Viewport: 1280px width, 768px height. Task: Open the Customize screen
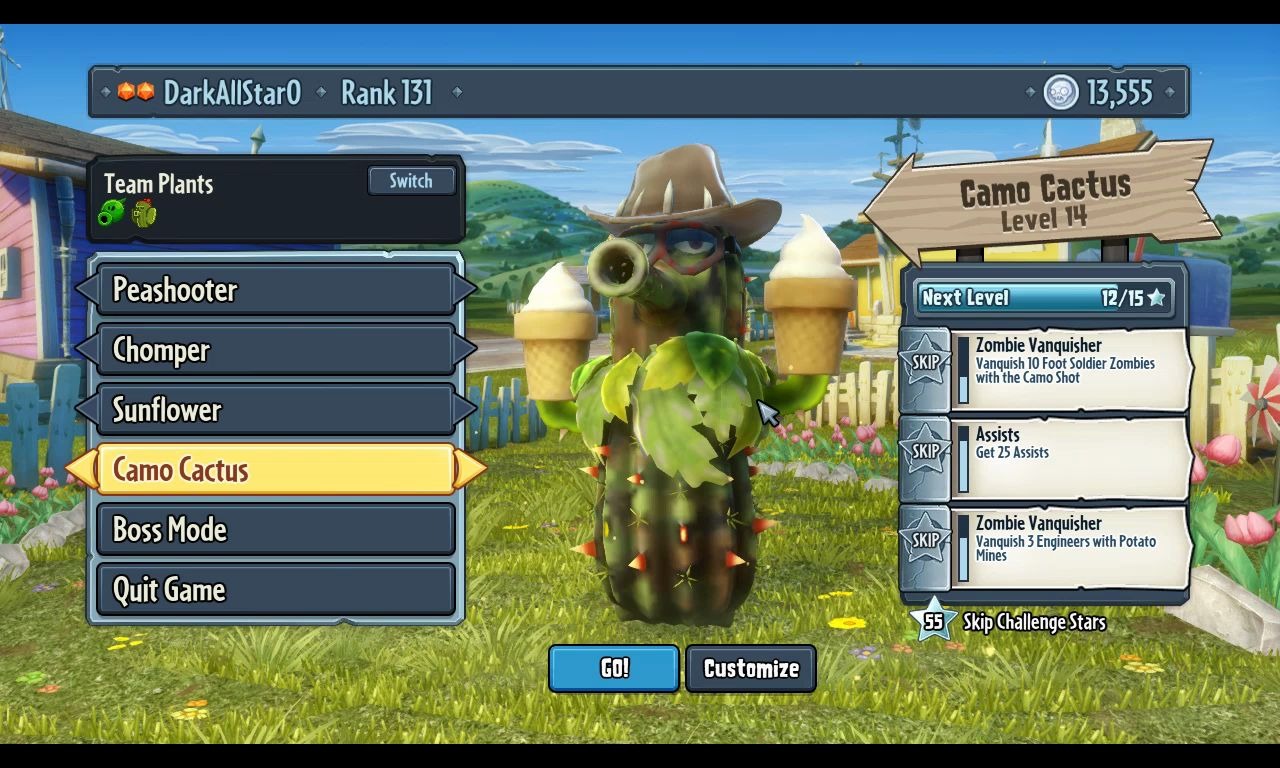click(x=751, y=668)
